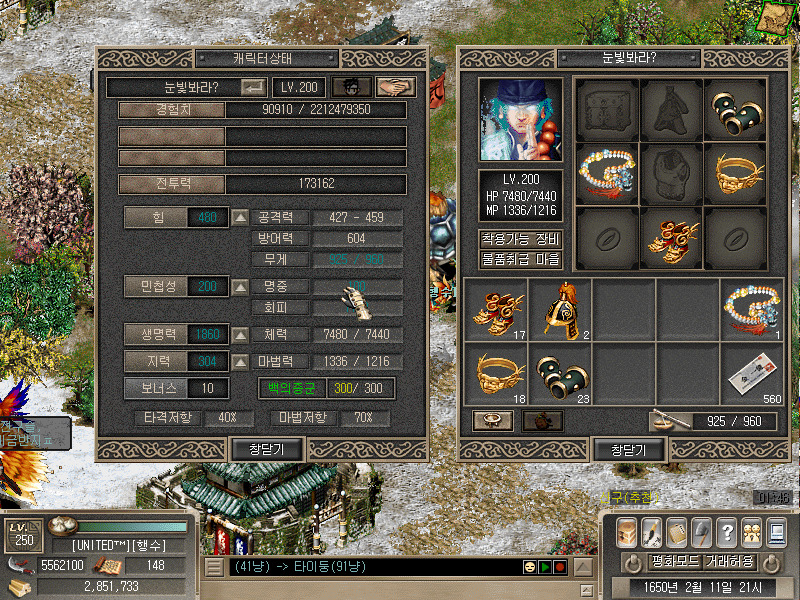This screenshot has width=800, height=600.
Task: Raise the 생명력 (vitality) stat arrow
Action: pyautogui.click(x=240, y=334)
